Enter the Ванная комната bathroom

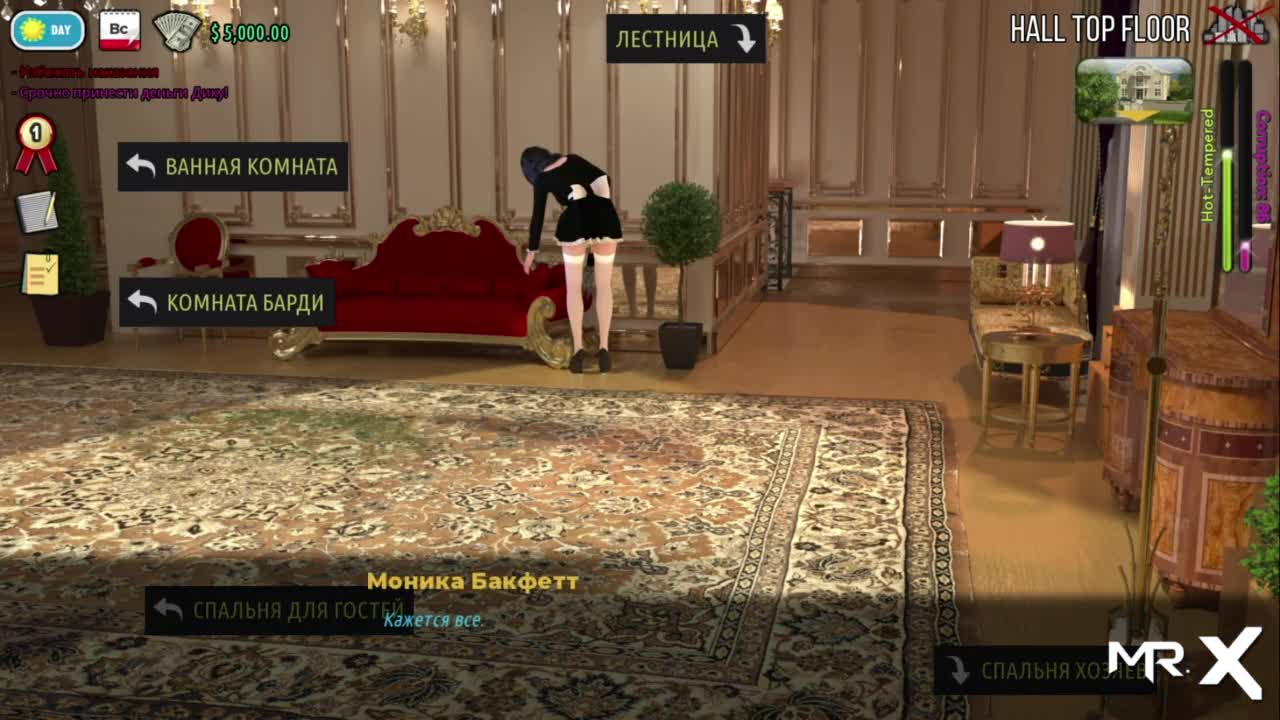pyautogui.click(x=232, y=166)
